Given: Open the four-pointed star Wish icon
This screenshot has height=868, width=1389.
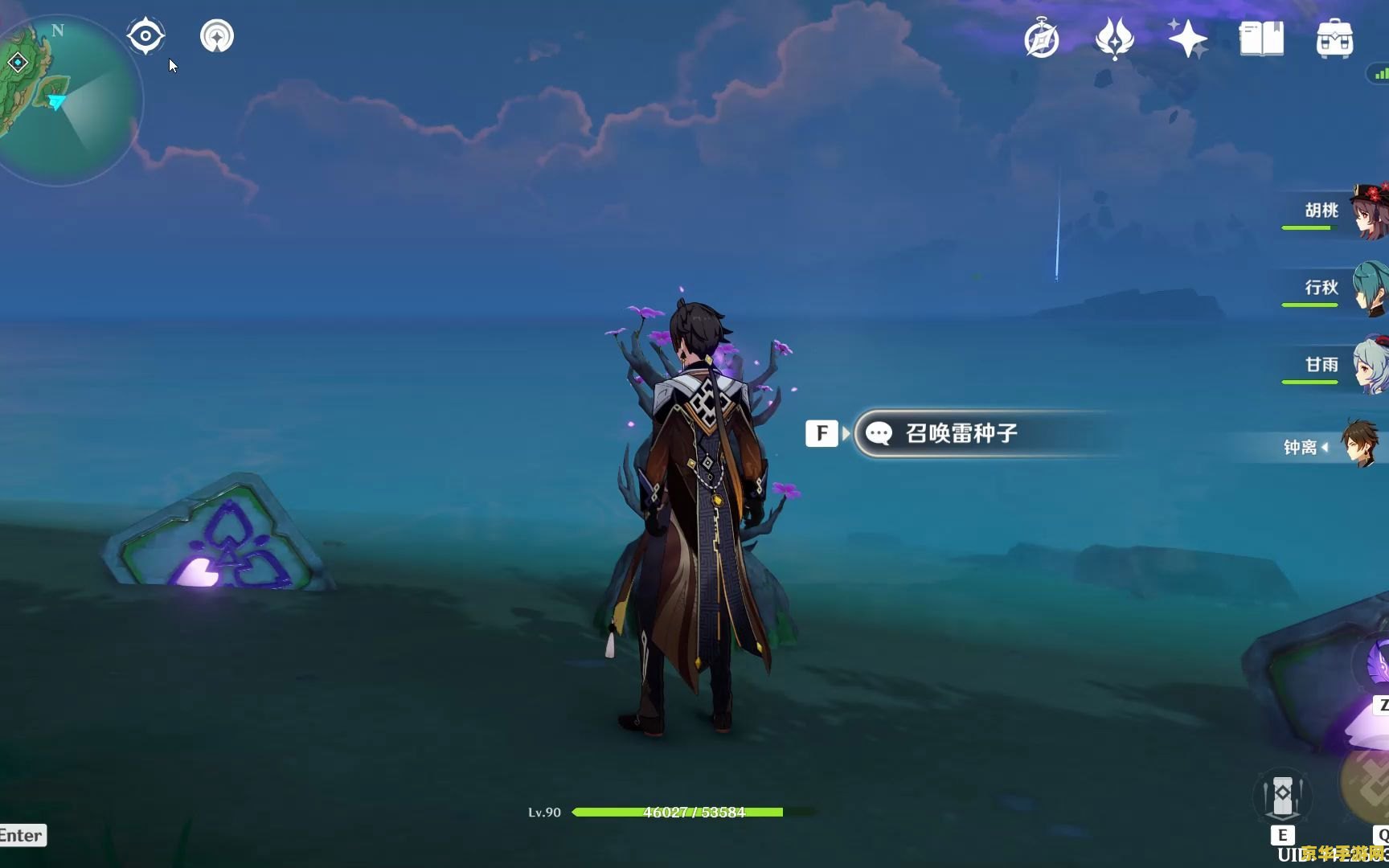Looking at the screenshot, I should coord(1187,39).
